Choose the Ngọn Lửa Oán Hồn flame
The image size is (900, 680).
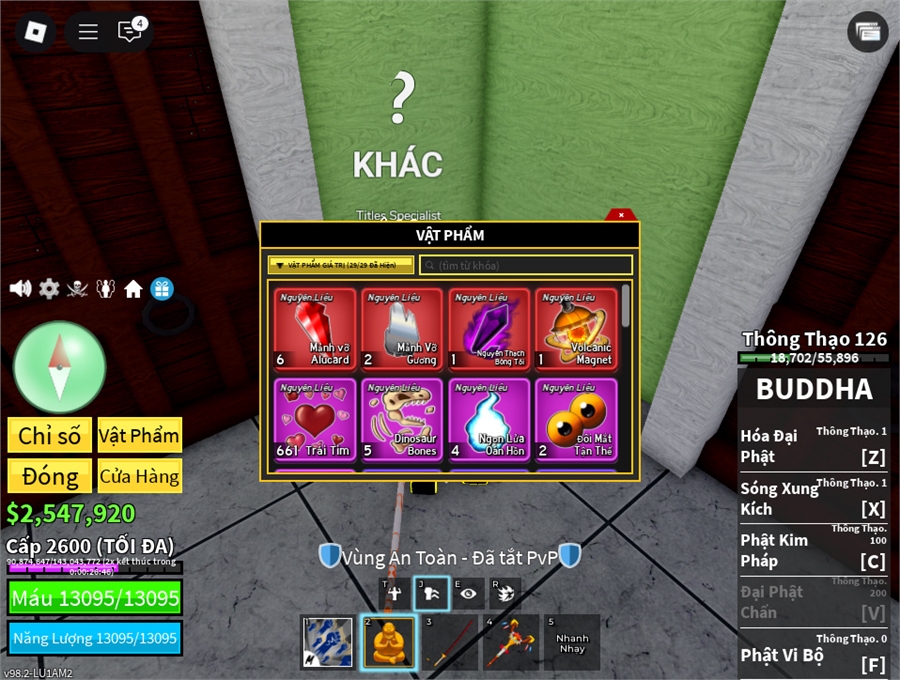coord(490,419)
